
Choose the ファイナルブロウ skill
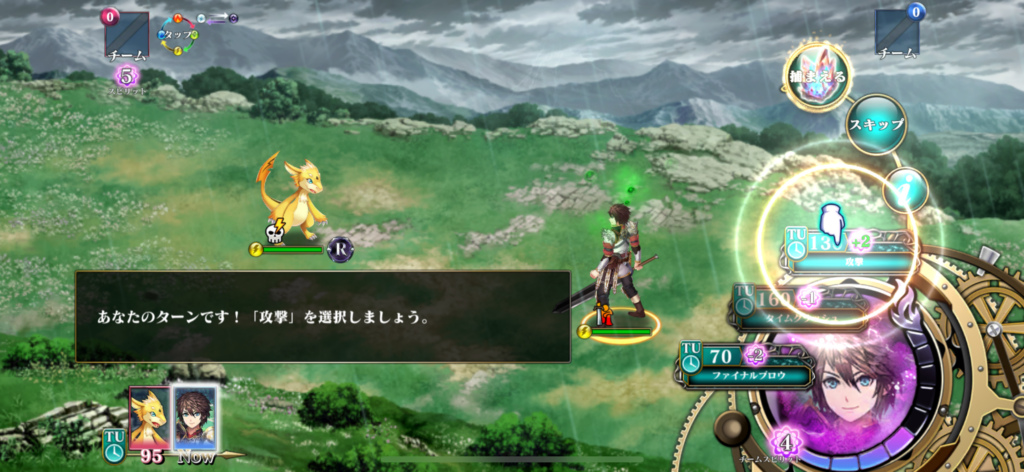point(745,366)
